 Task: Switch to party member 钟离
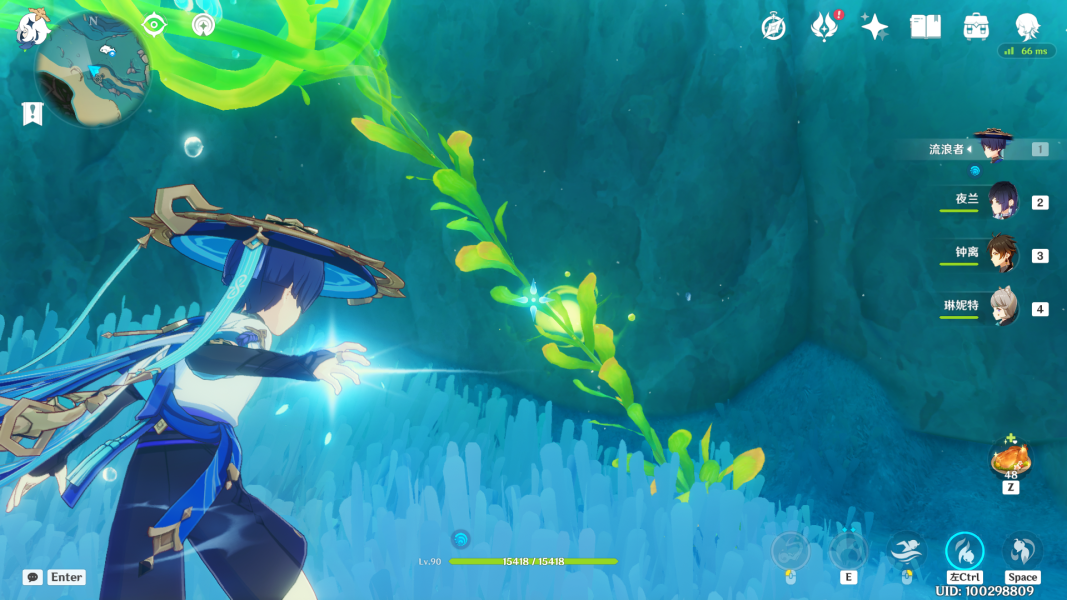1001,254
